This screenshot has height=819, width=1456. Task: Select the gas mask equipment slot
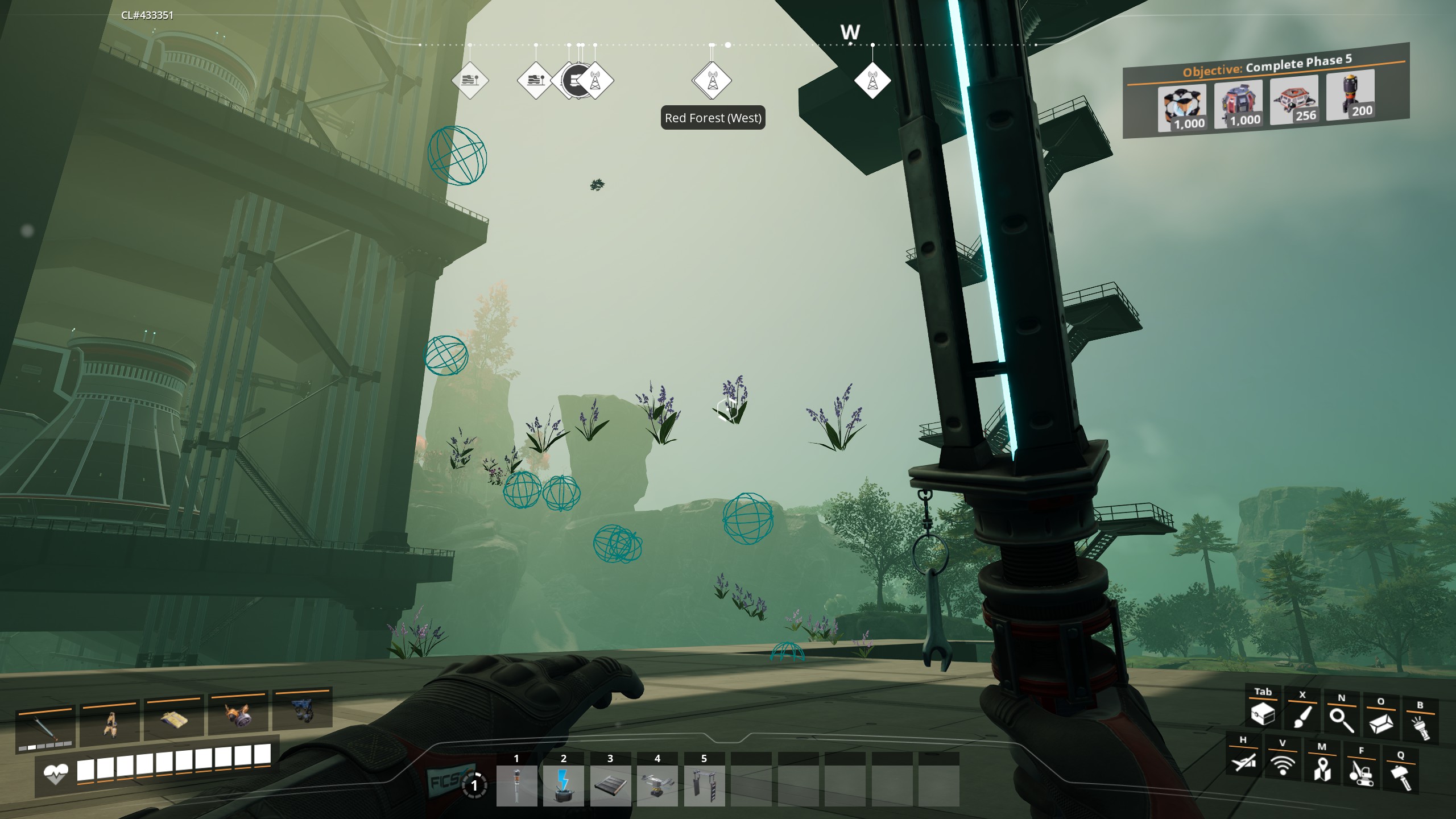(x=238, y=718)
